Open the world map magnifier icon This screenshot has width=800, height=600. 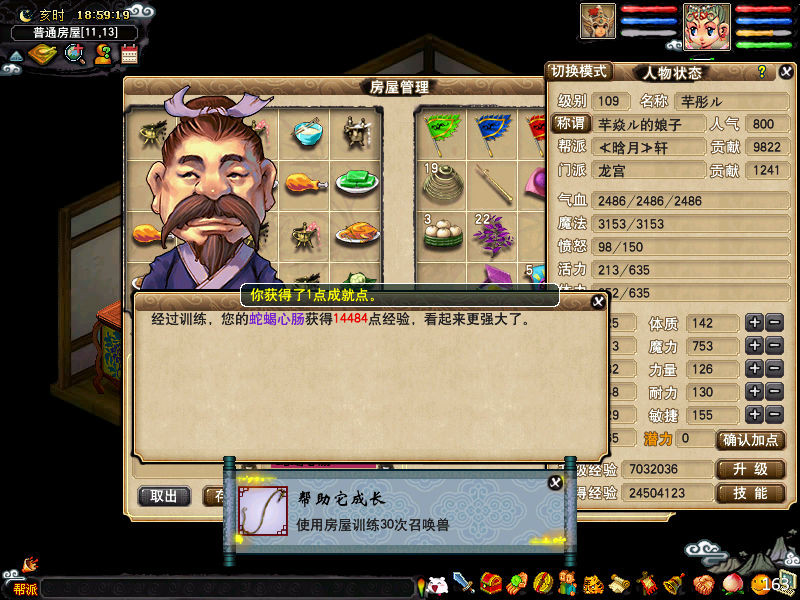[x=75, y=54]
